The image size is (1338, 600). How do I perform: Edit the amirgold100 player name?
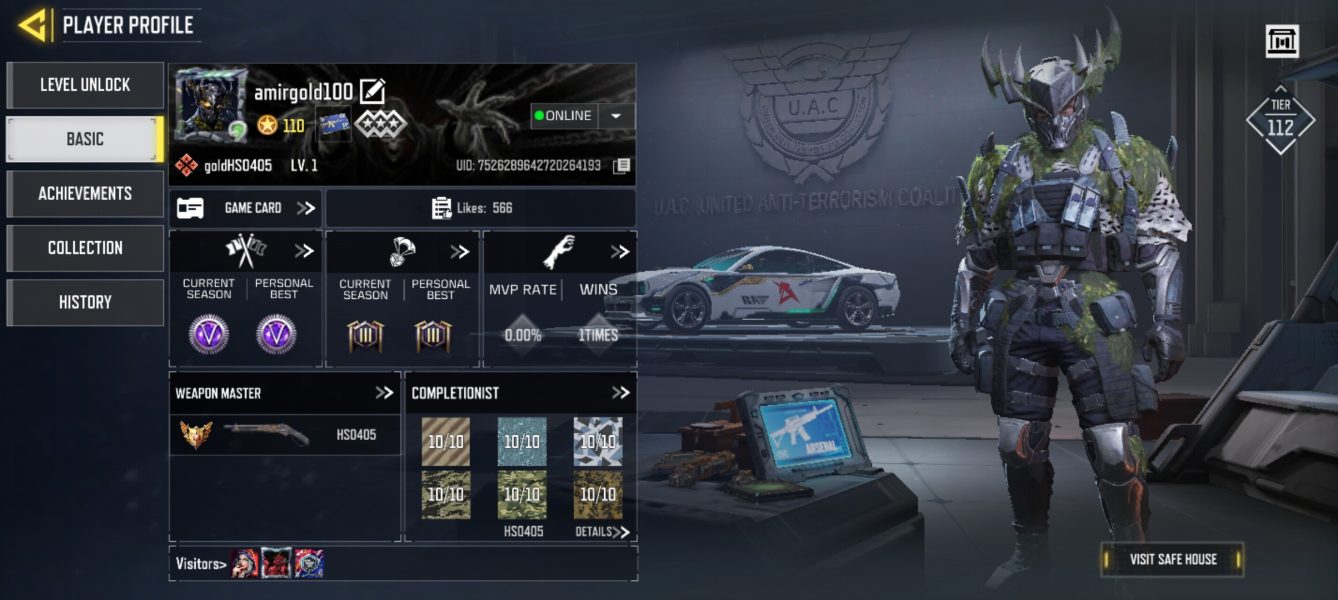pos(372,91)
